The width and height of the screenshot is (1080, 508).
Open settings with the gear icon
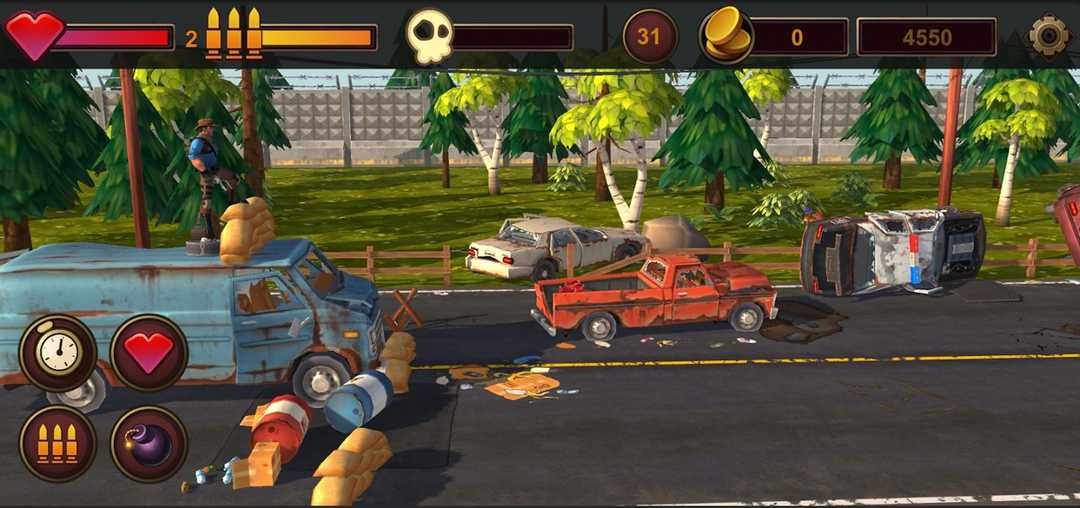pos(1049,36)
